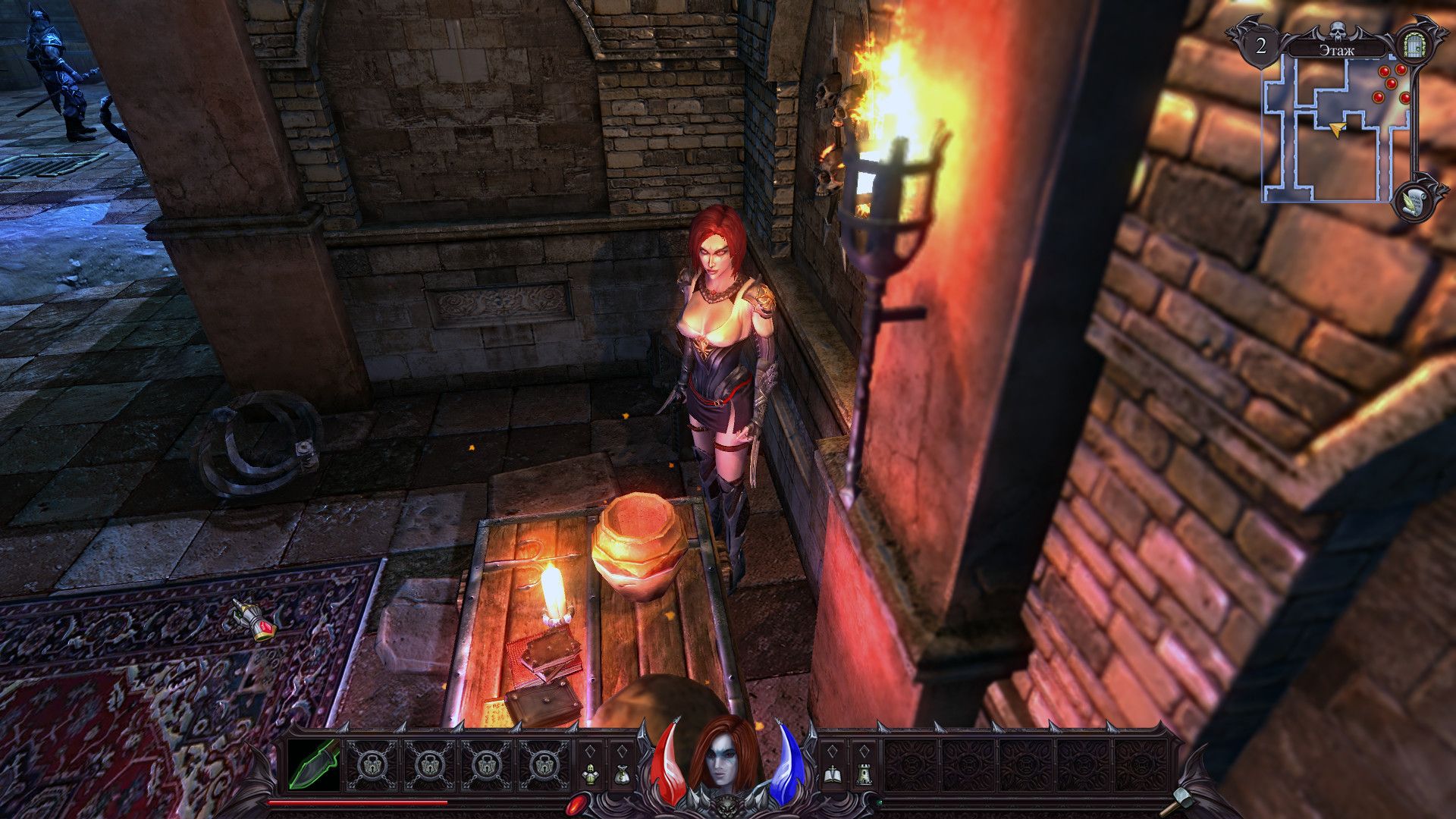Screen dimensions: 1456x819
Task: Click the door icon above the minimap
Action: pos(1411,45)
